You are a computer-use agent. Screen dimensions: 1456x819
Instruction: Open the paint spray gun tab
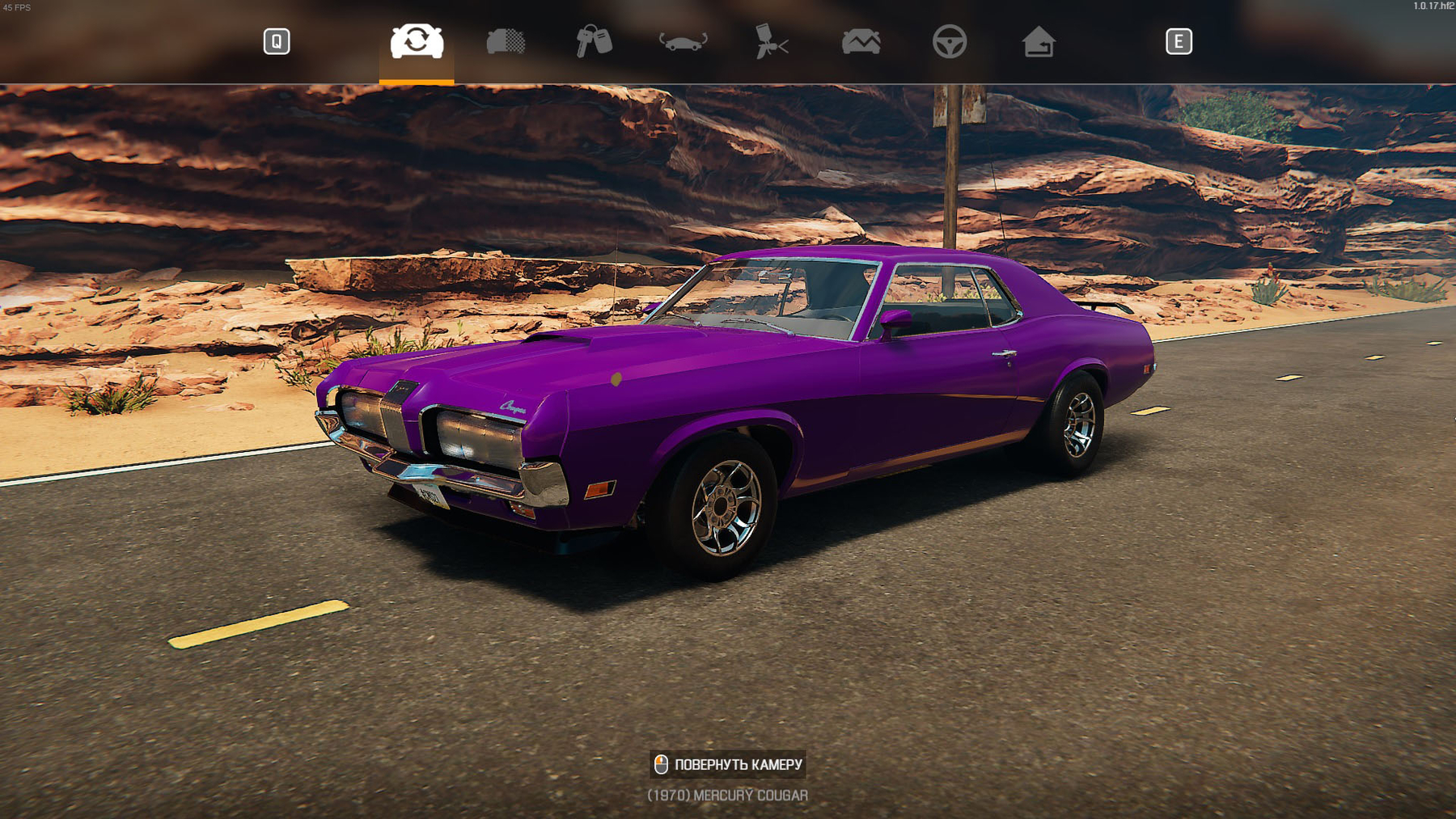pos(772,41)
